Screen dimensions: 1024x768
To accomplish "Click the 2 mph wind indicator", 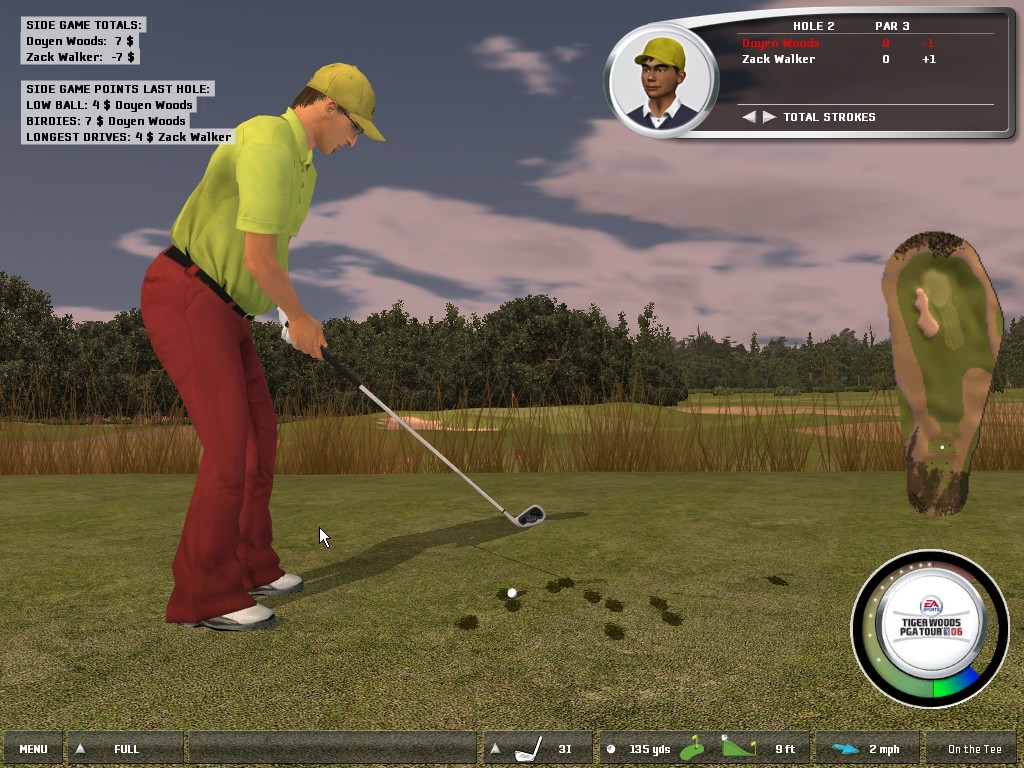I will [x=866, y=749].
